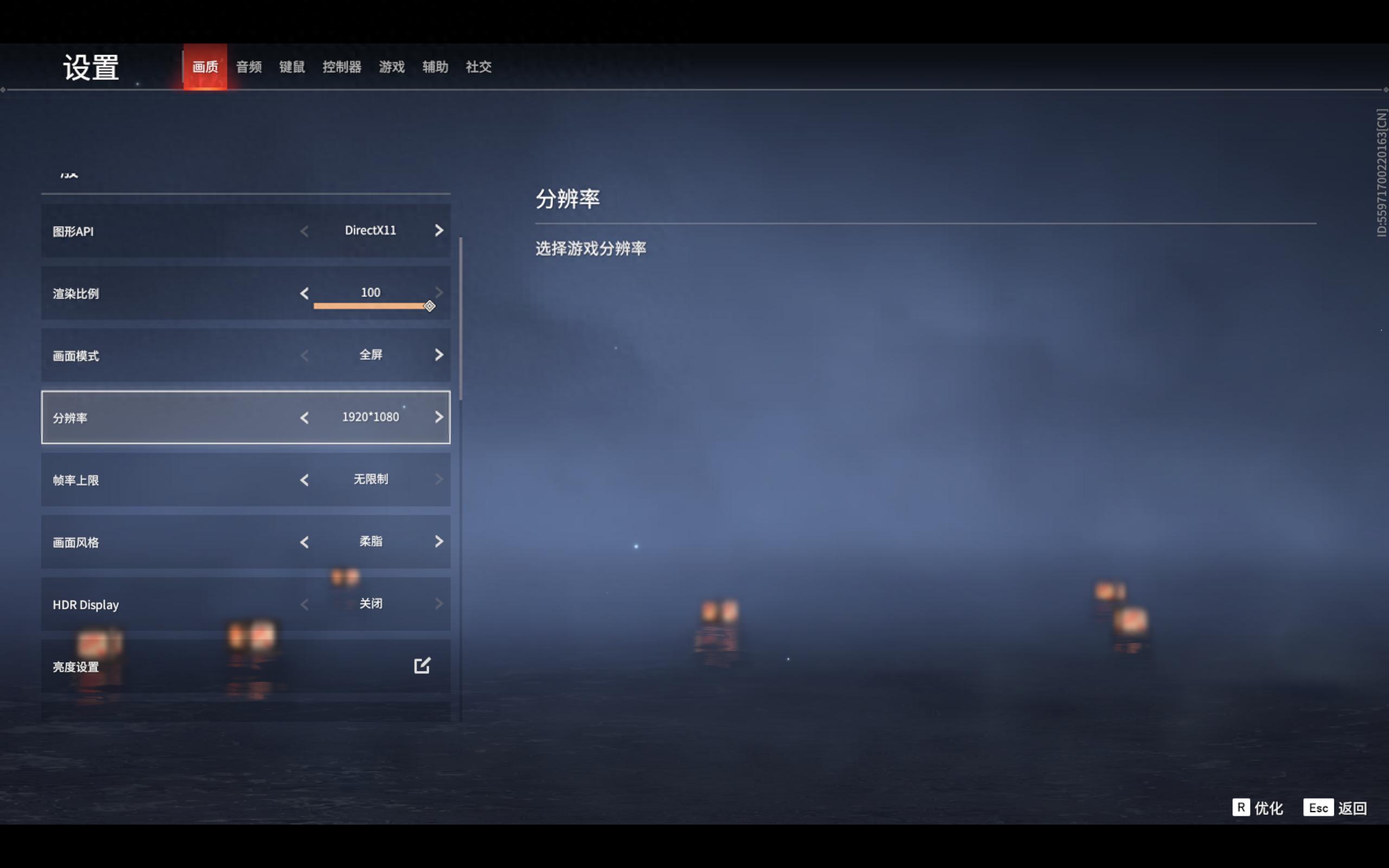1389x868 pixels.
Task: Open the 控制器 settings tab
Action: tap(342, 67)
